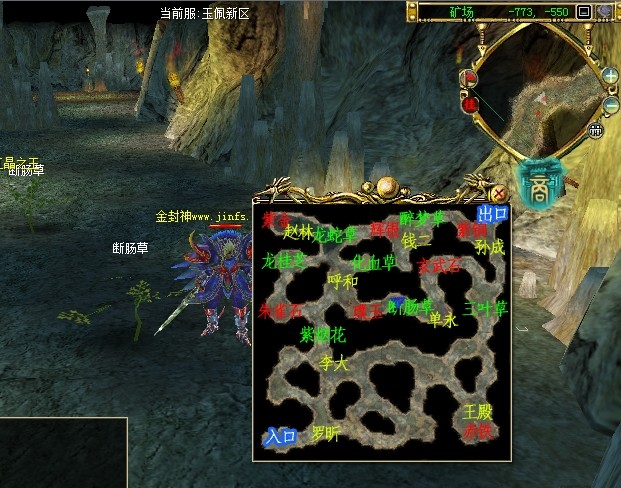
Task: Zoom in the minimap with plus button
Action: click(x=610, y=75)
